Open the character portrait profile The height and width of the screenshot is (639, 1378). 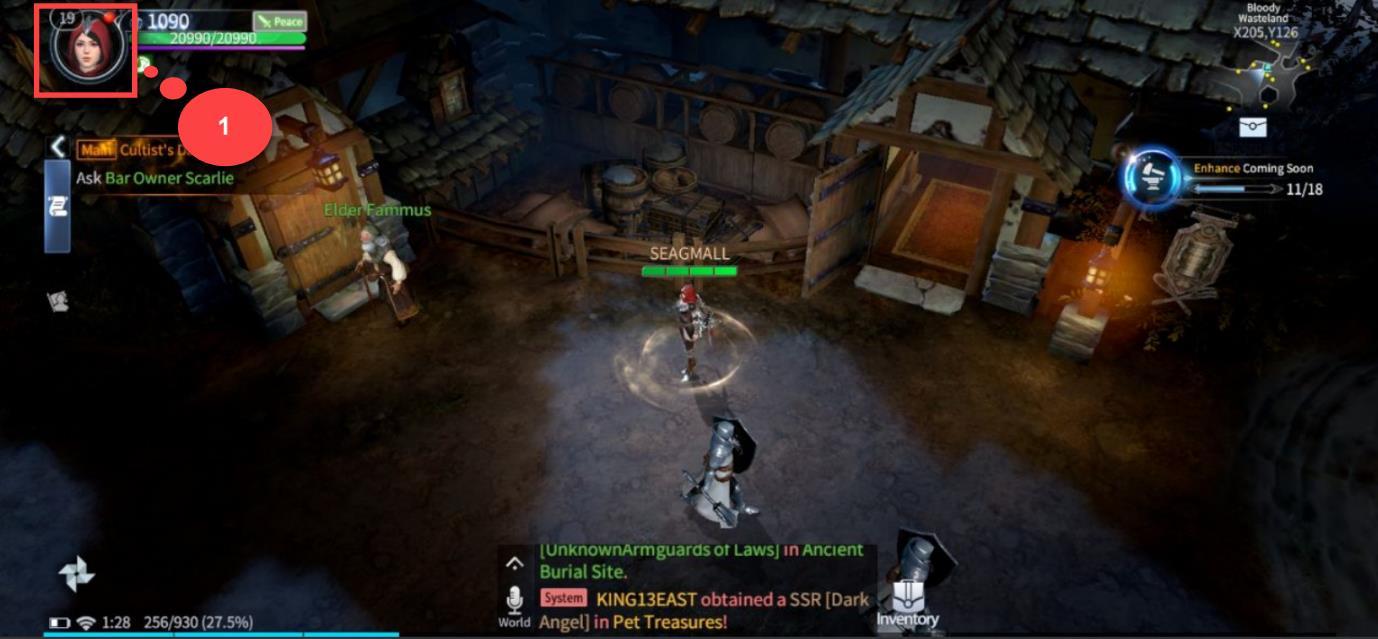85,50
